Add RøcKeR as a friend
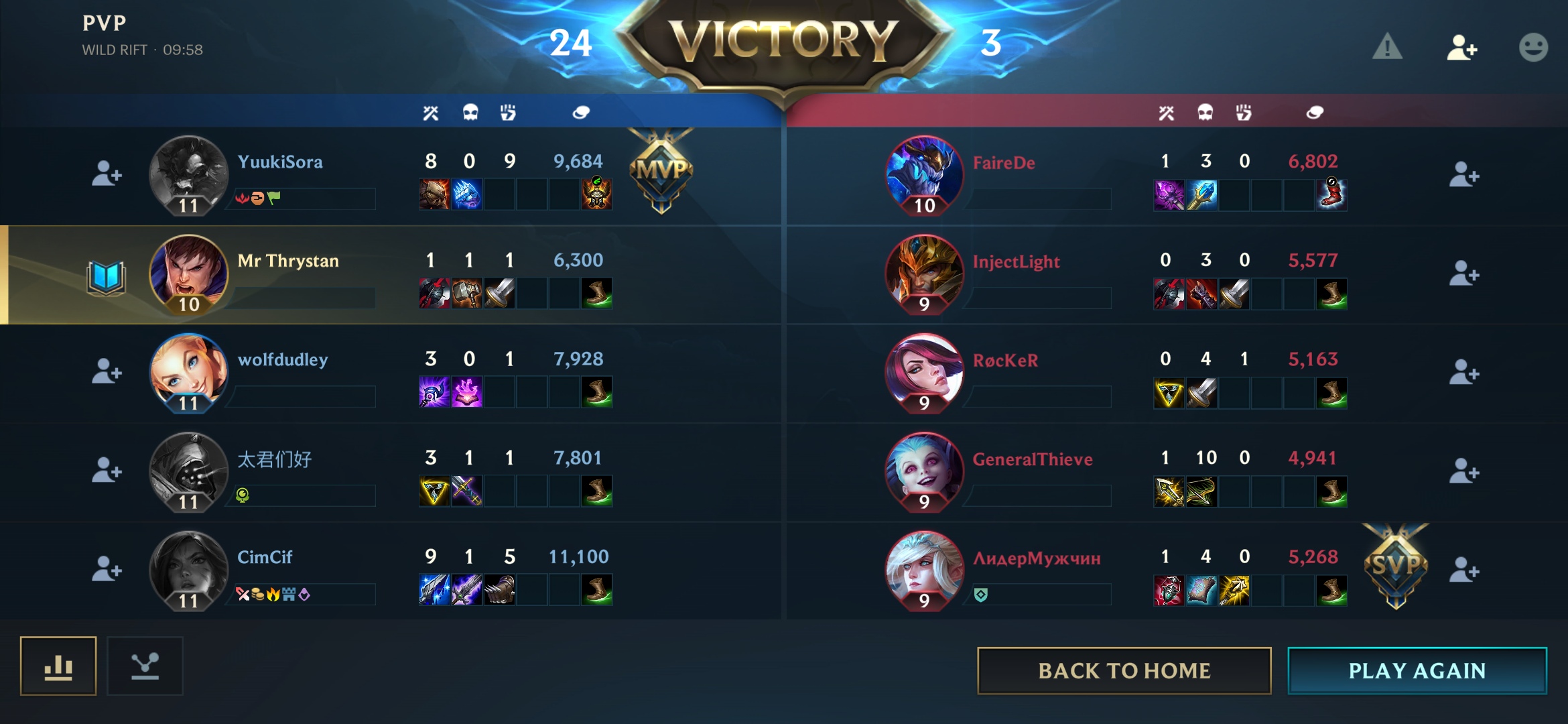The width and height of the screenshot is (1568, 724). point(1463,373)
